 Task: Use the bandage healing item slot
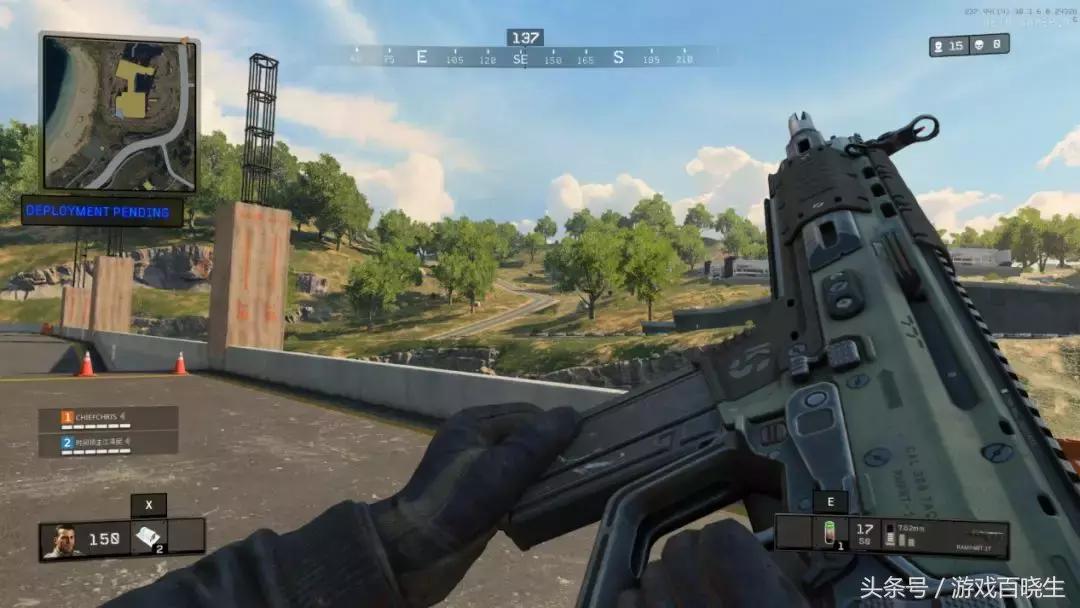(x=148, y=538)
